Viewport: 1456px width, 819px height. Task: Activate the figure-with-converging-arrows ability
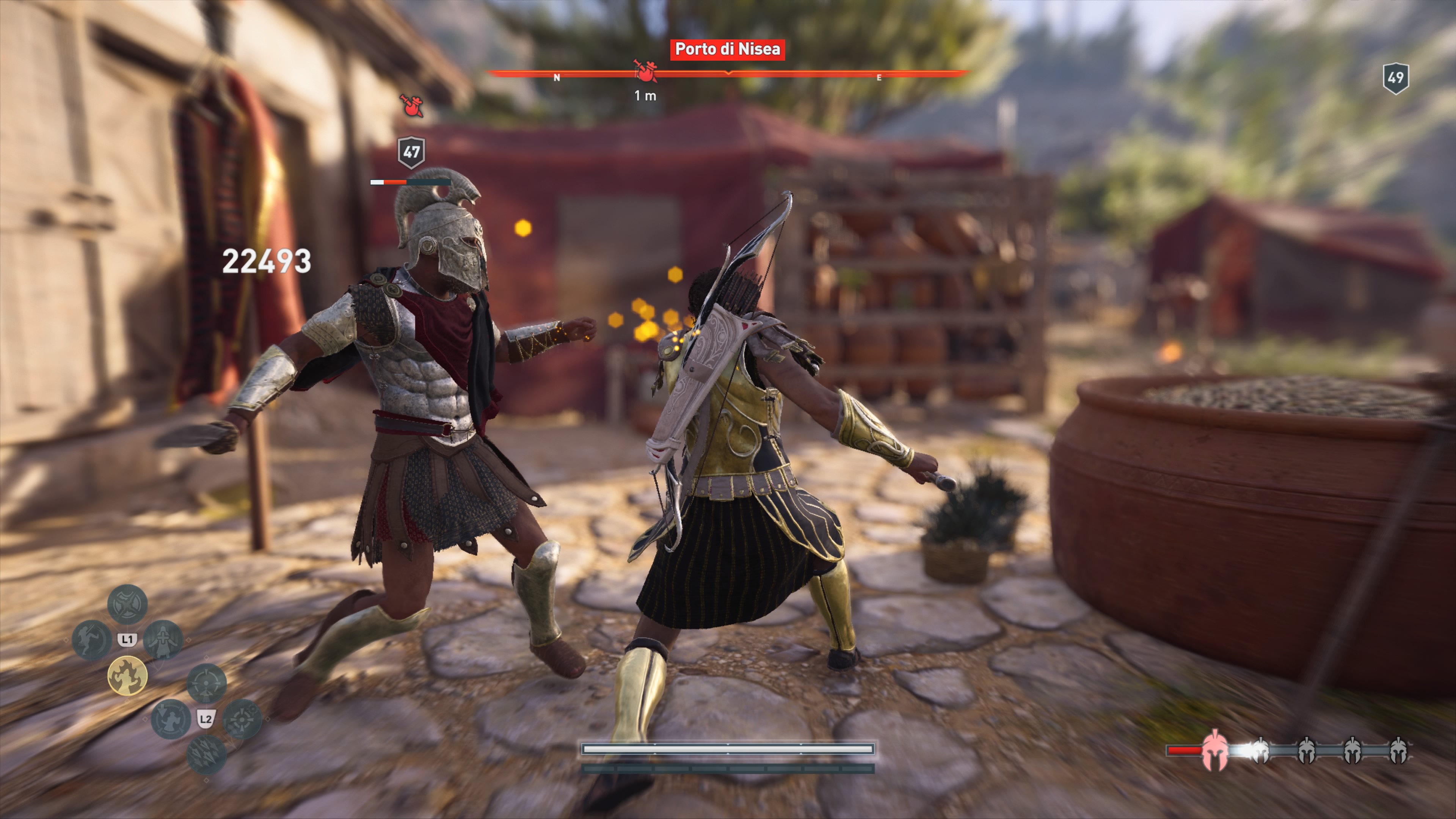pos(170,719)
